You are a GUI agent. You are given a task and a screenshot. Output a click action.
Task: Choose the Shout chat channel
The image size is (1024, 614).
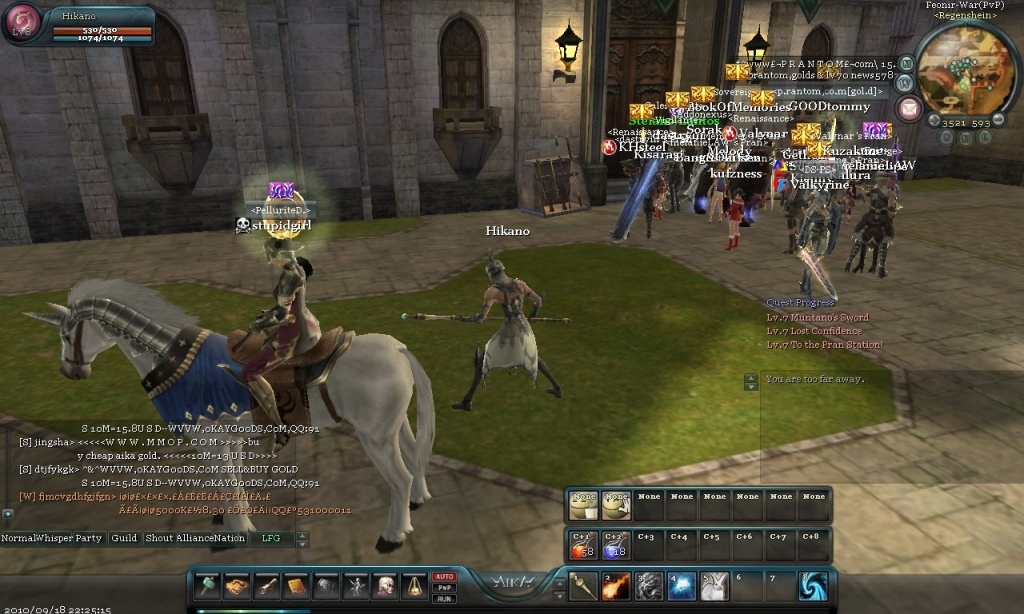click(x=159, y=538)
